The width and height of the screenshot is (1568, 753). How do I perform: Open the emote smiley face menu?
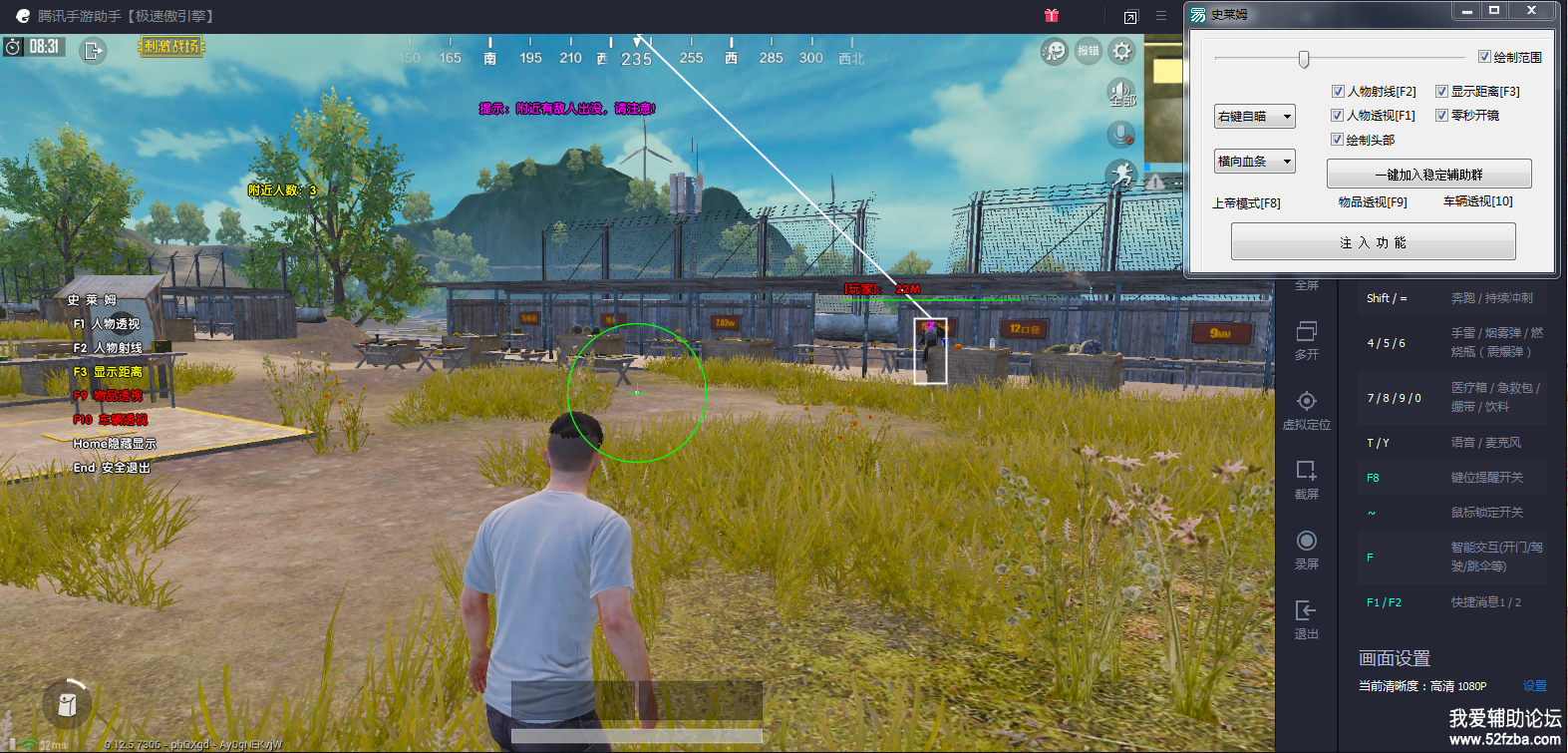tap(1054, 51)
